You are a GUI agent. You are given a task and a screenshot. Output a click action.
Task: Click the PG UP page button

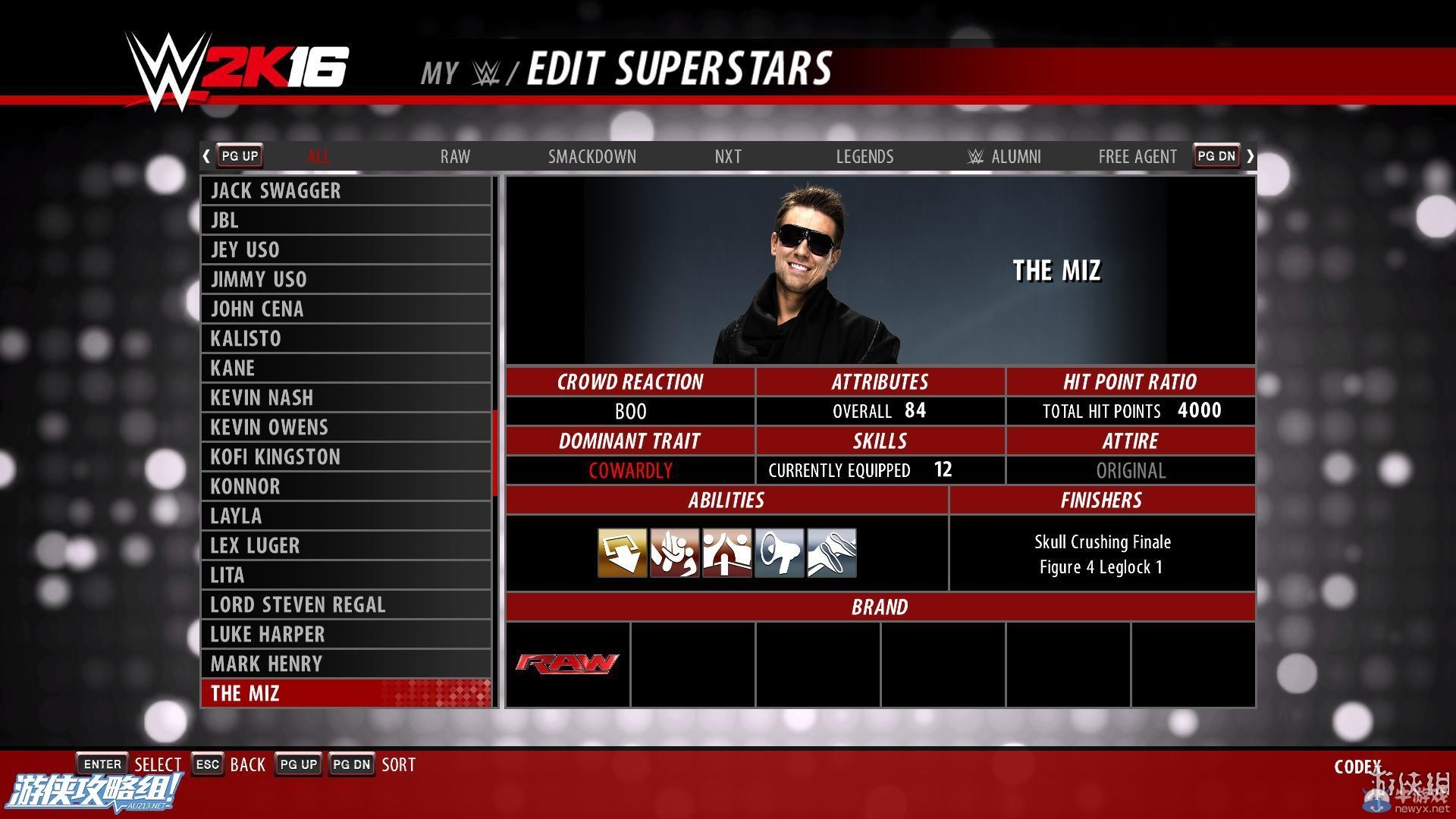coord(239,155)
